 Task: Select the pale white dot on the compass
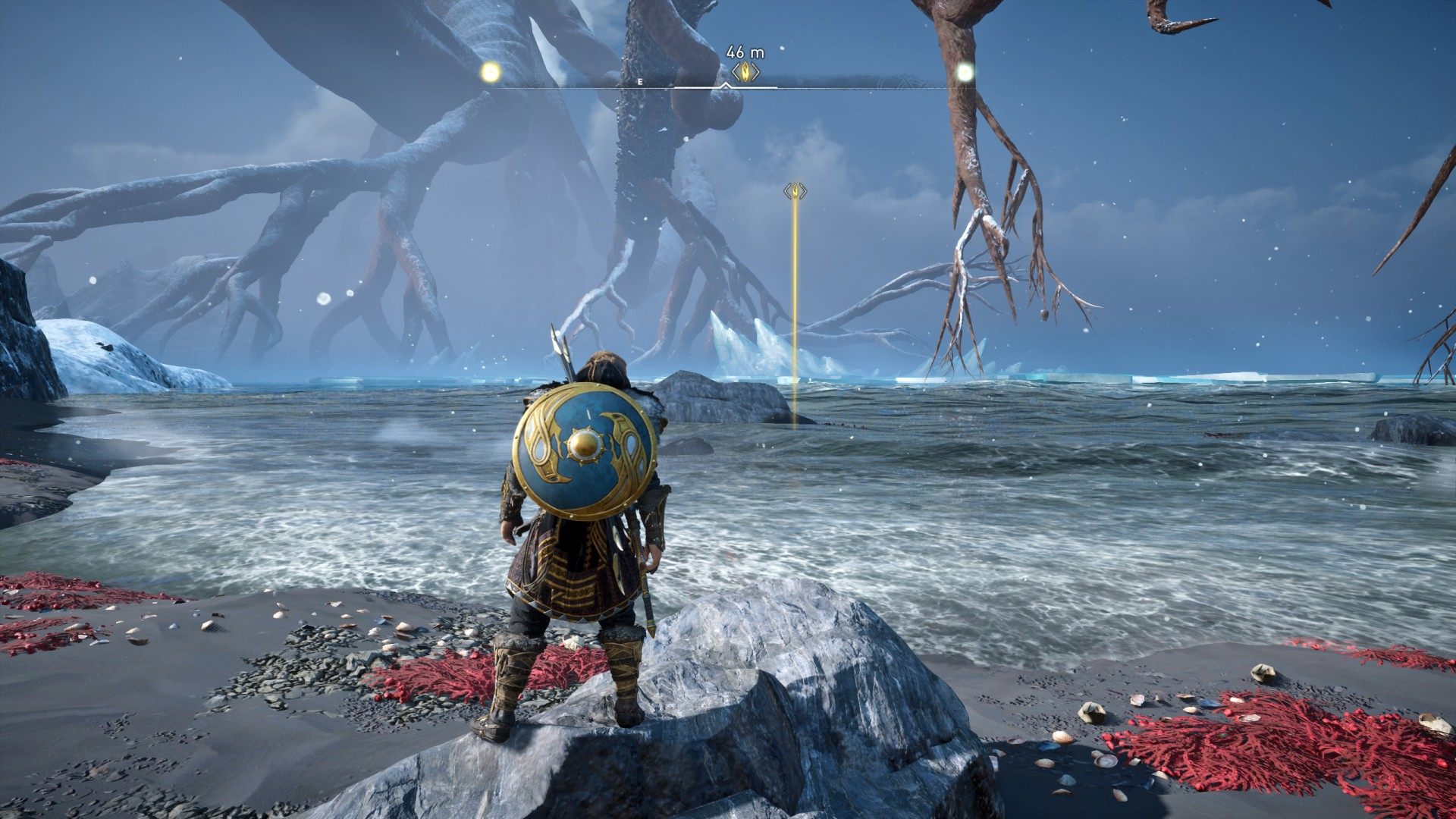coord(965,72)
